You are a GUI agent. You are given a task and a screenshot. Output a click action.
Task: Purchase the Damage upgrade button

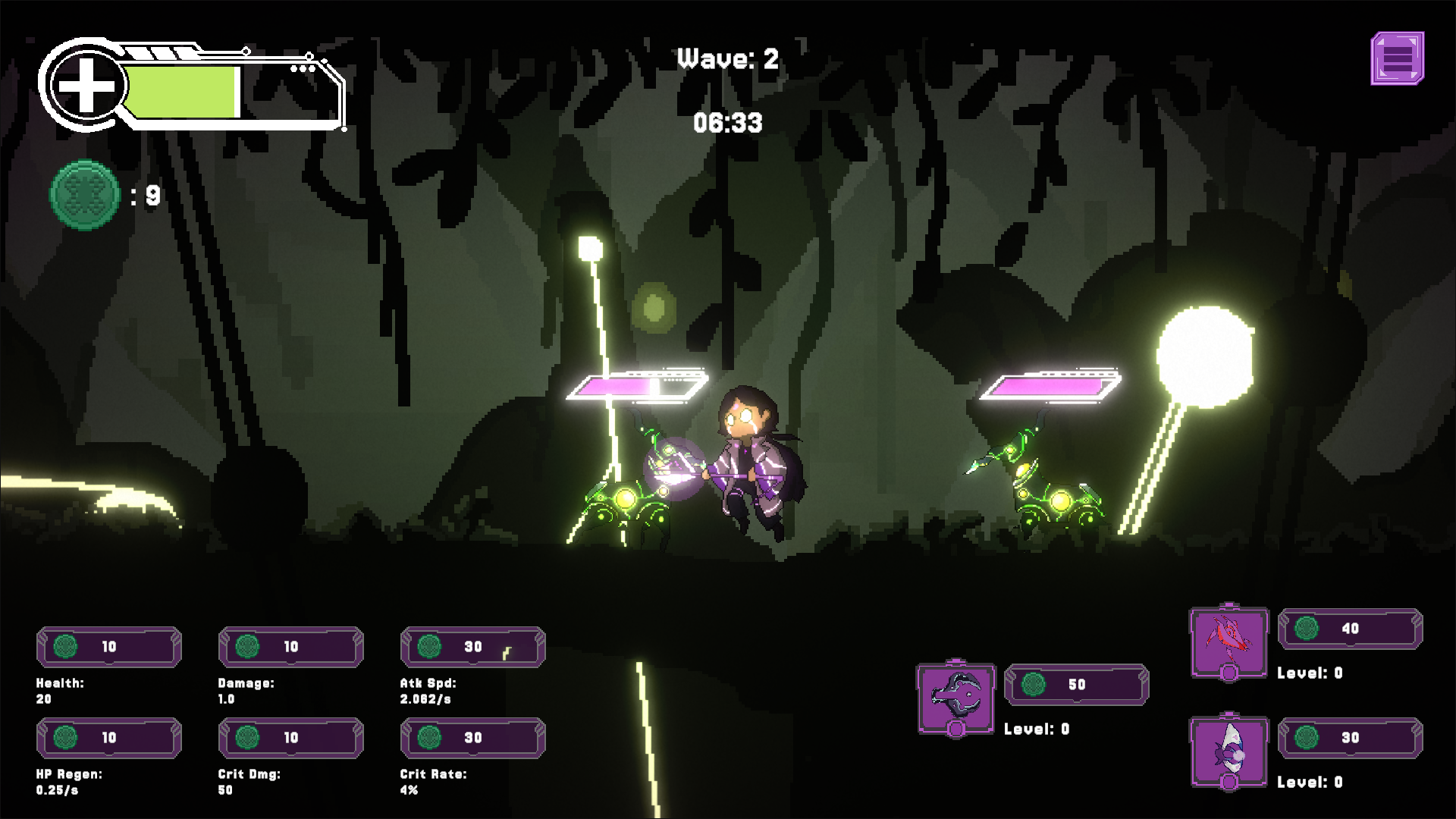(291, 647)
